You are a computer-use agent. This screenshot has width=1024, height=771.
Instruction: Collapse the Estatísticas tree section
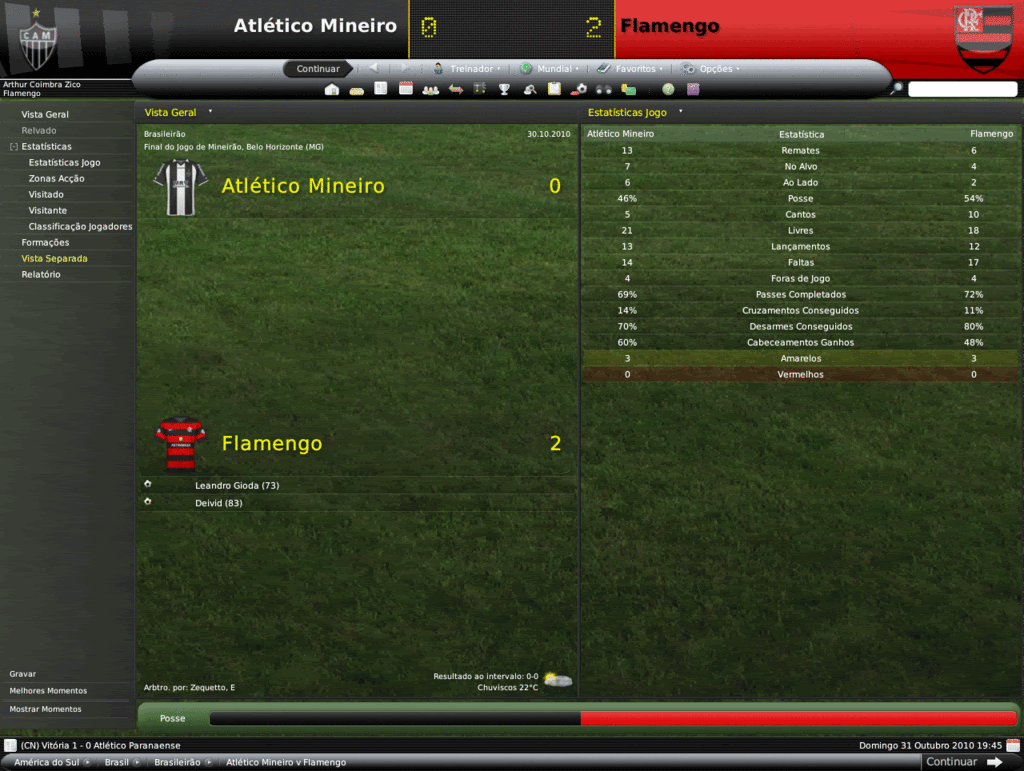(14, 147)
